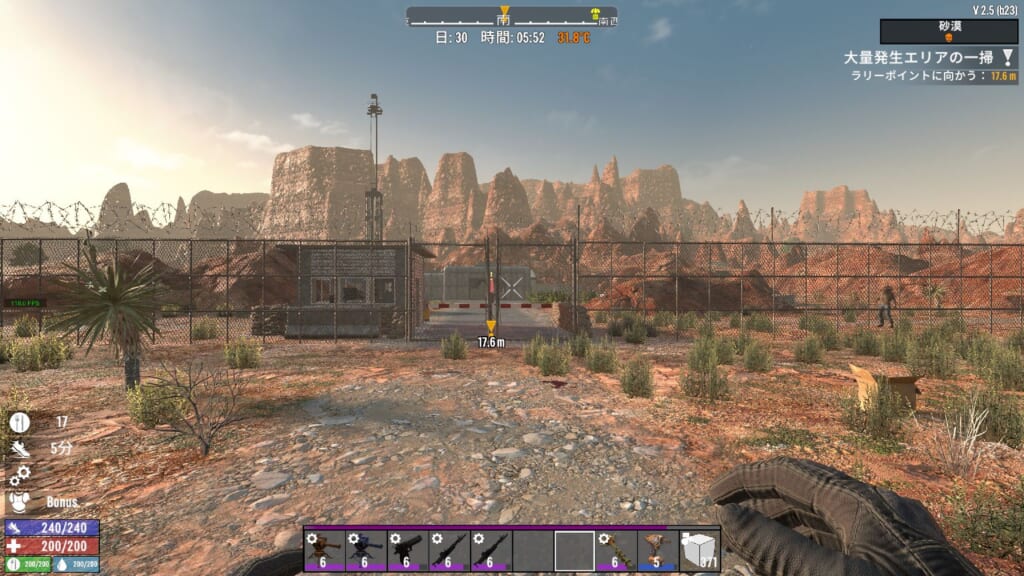Click the gears buff icon

pos(20,475)
